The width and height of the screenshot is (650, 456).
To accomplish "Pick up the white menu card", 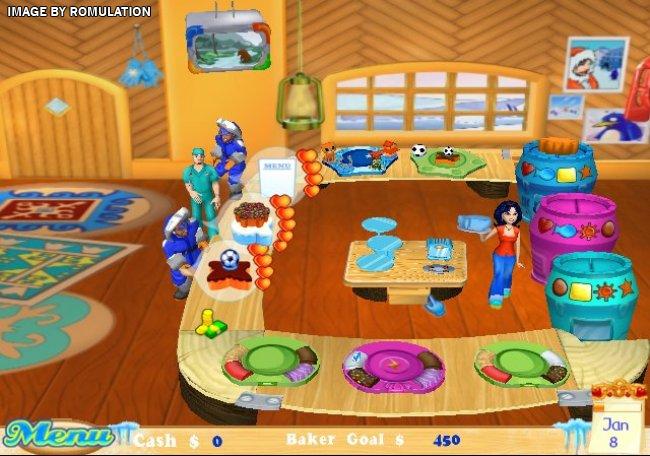I will [275, 173].
